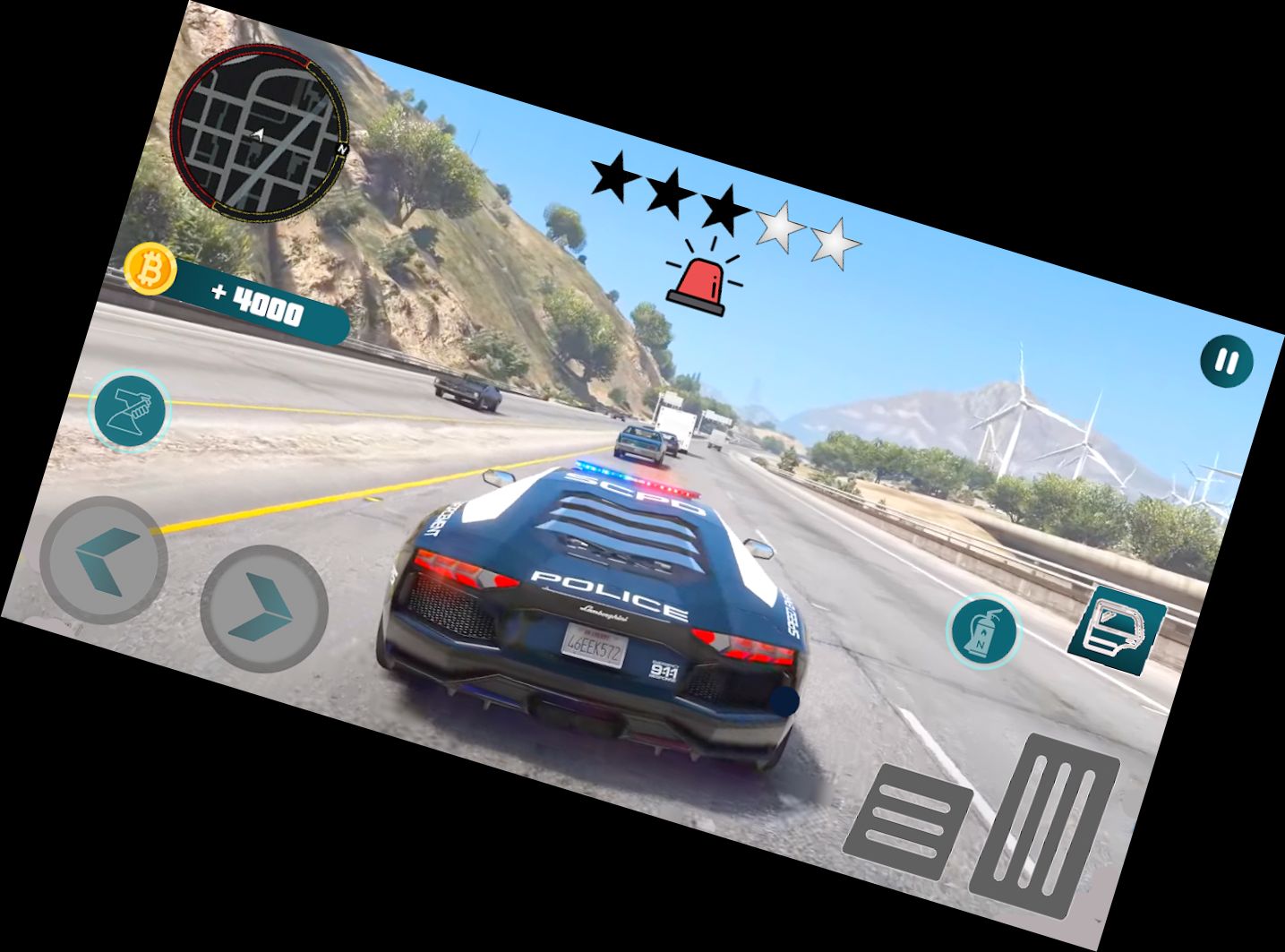Use the hand-and-ramp action button
This screenshot has width=1285, height=952.
click(132, 410)
